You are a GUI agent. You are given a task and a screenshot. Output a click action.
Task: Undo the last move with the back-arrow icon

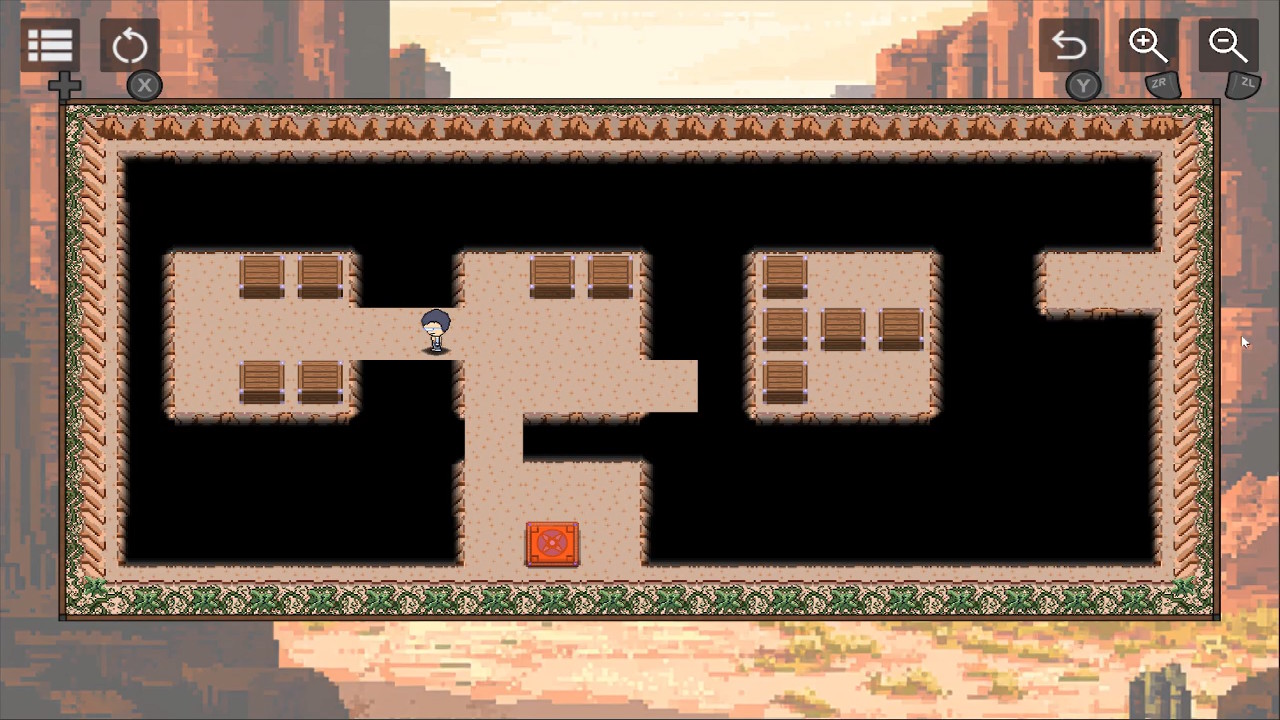click(x=1069, y=45)
